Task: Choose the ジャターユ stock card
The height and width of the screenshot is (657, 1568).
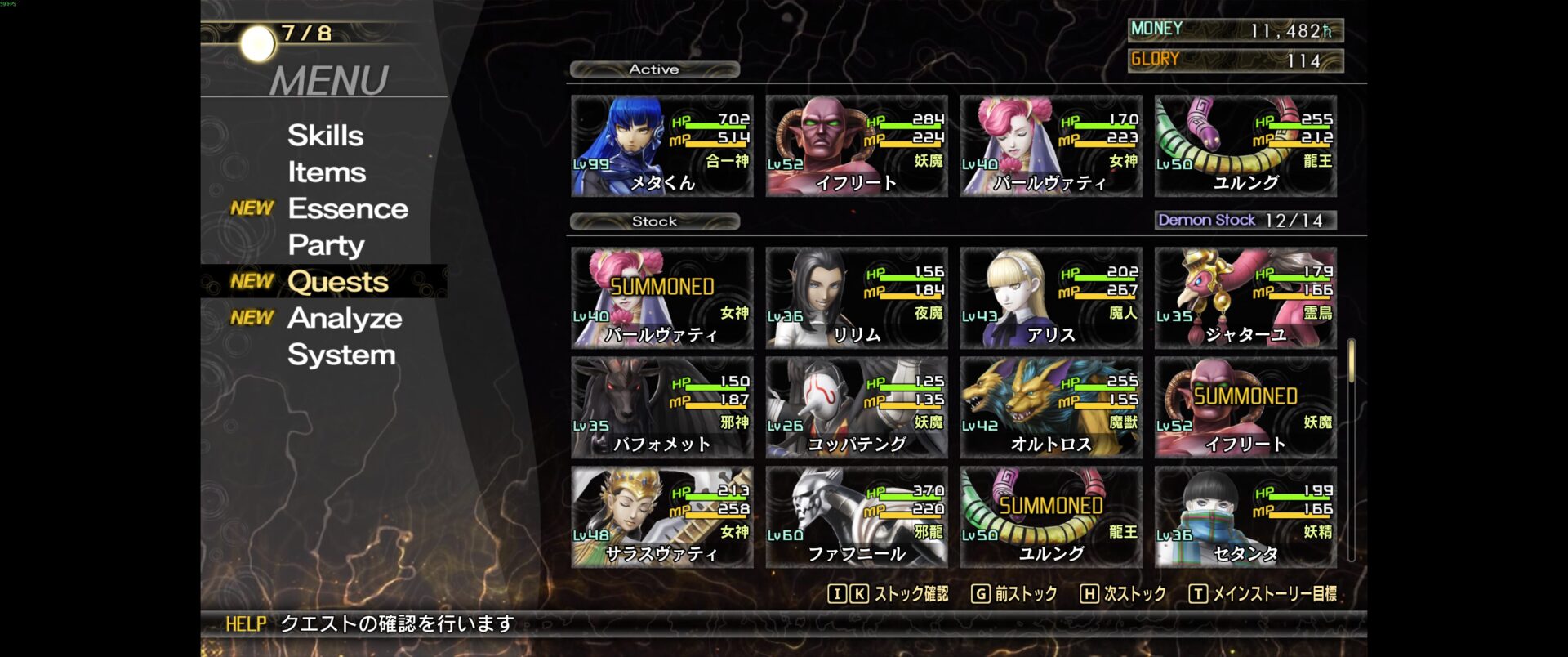Action: 1245,298
